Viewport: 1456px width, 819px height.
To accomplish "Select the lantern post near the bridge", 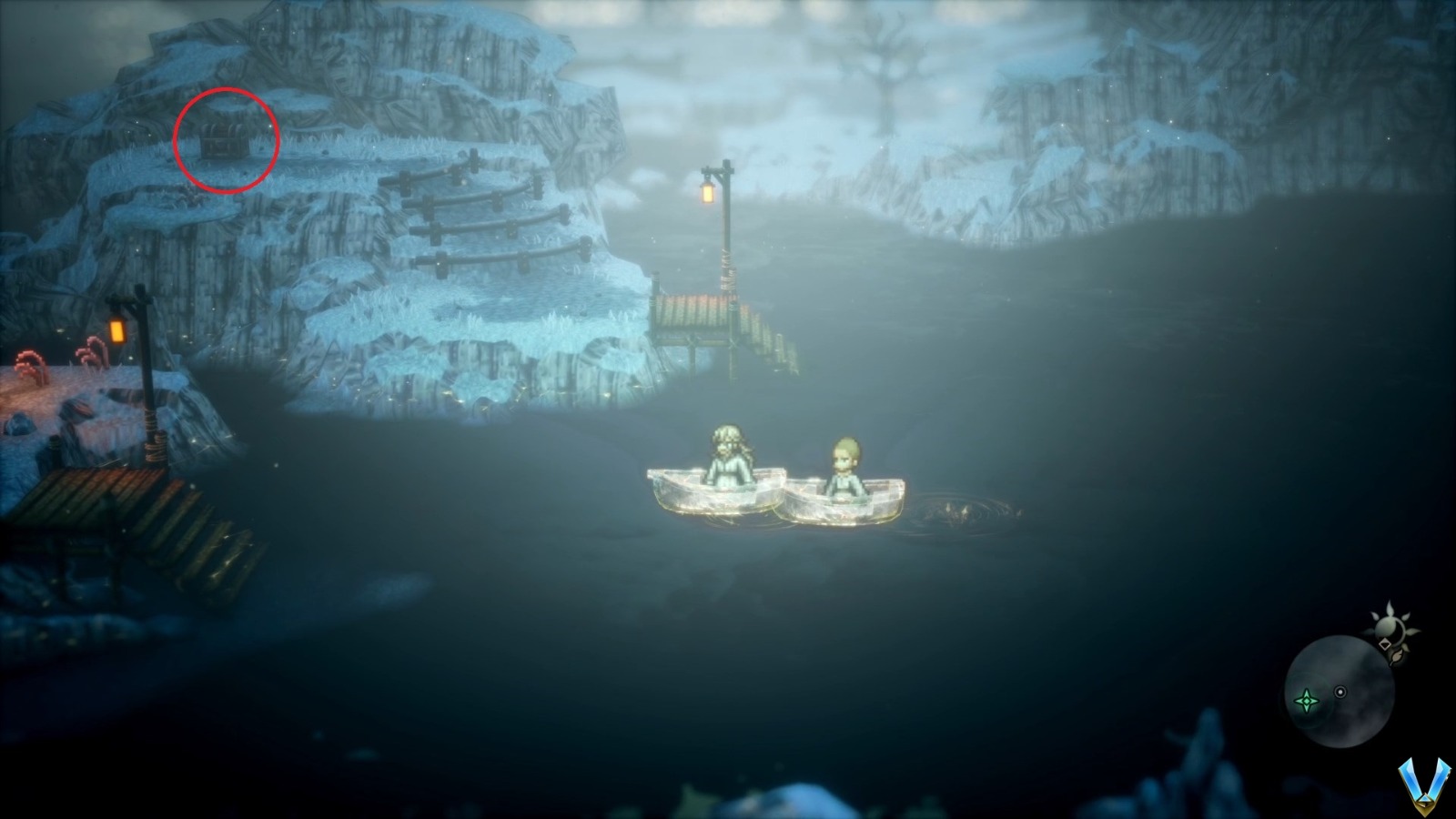I will 719,227.
